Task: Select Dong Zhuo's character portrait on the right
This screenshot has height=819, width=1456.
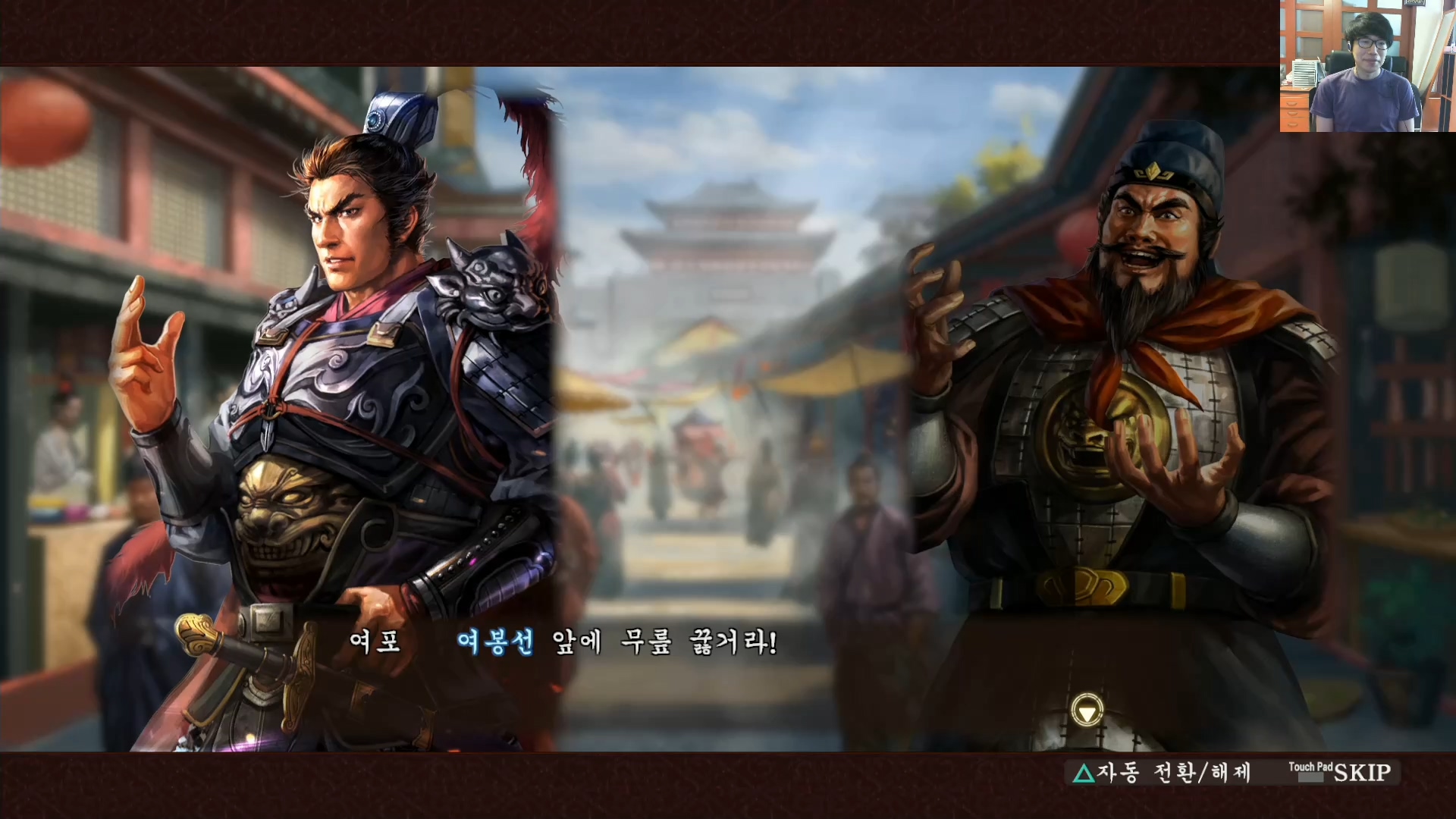Action: [1137, 379]
